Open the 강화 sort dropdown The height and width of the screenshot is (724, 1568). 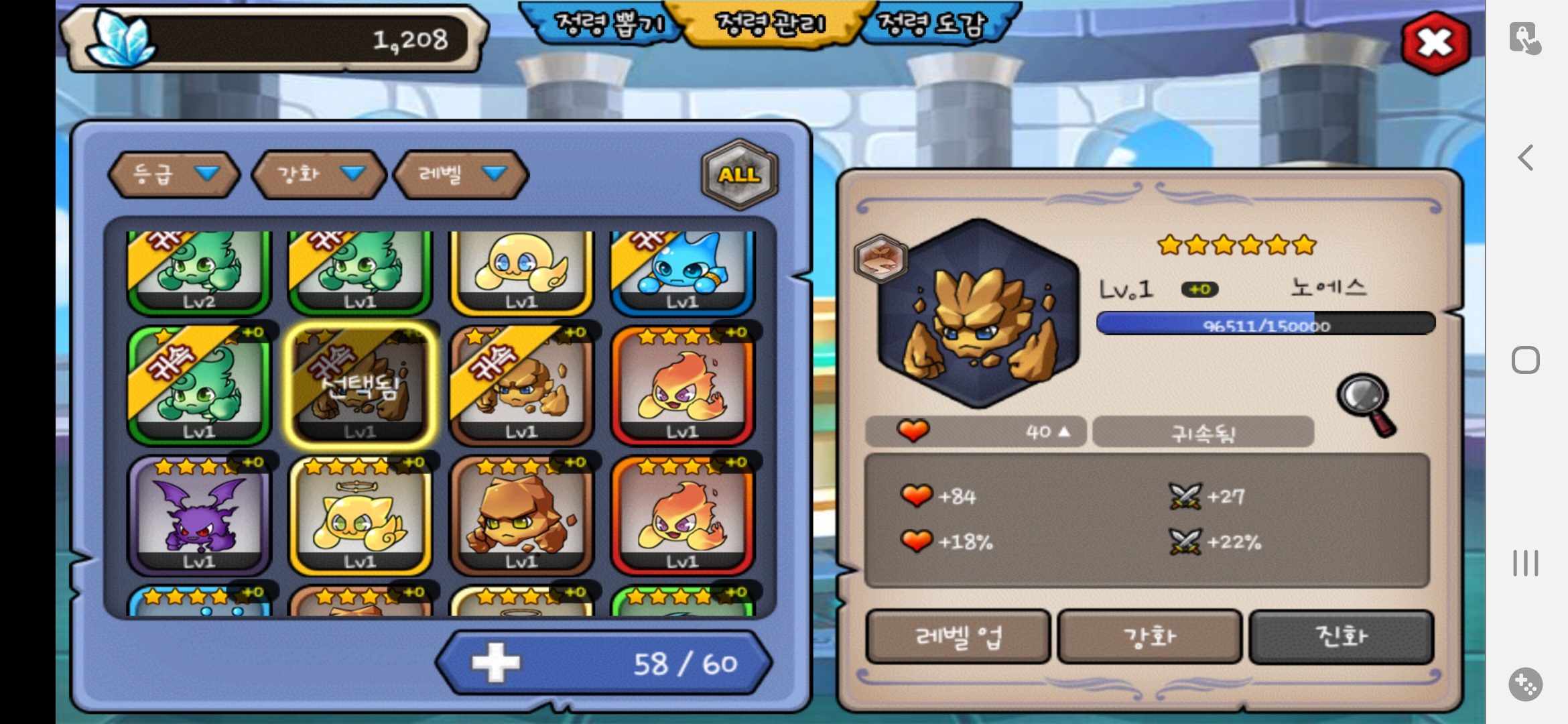tap(320, 174)
